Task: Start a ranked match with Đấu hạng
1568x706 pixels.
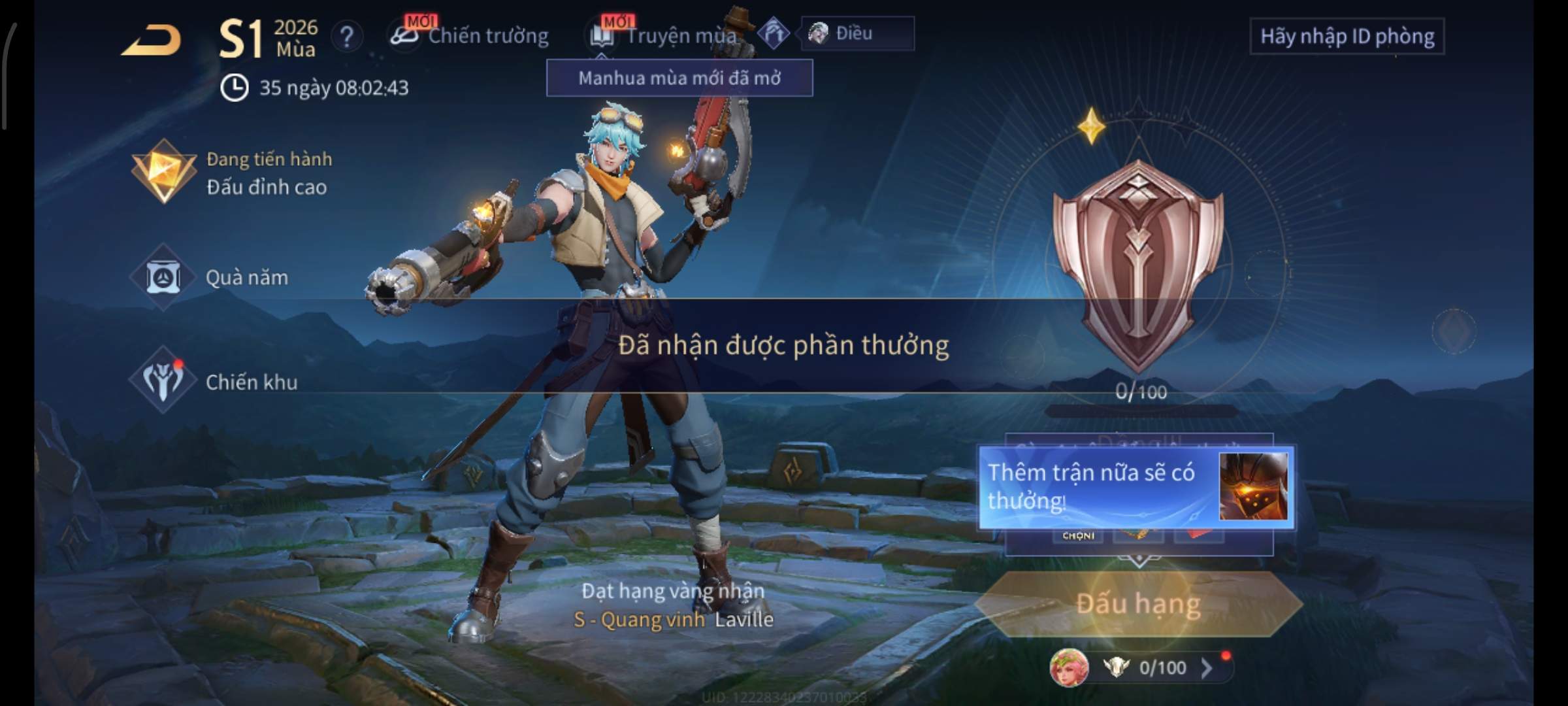Action: (x=1138, y=604)
